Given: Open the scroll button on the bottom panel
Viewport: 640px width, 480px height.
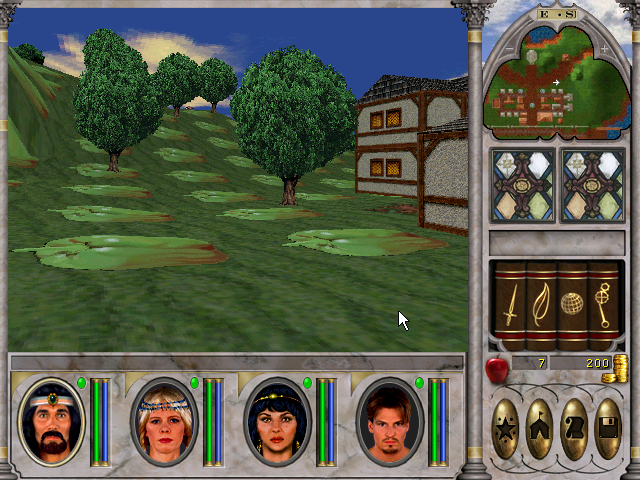Looking at the screenshot, I should point(574,430).
